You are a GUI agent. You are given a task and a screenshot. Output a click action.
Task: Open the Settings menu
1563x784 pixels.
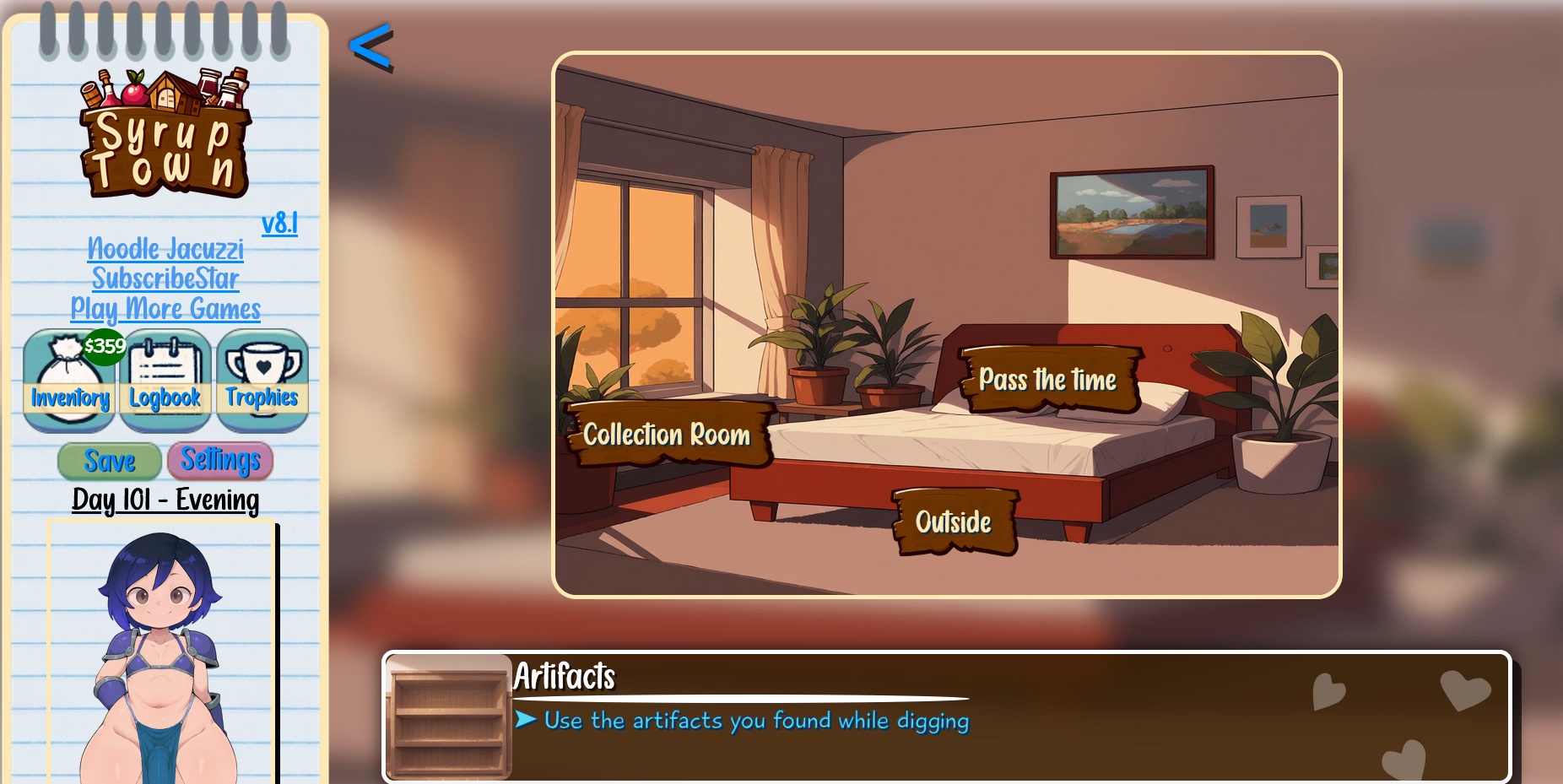(x=219, y=461)
